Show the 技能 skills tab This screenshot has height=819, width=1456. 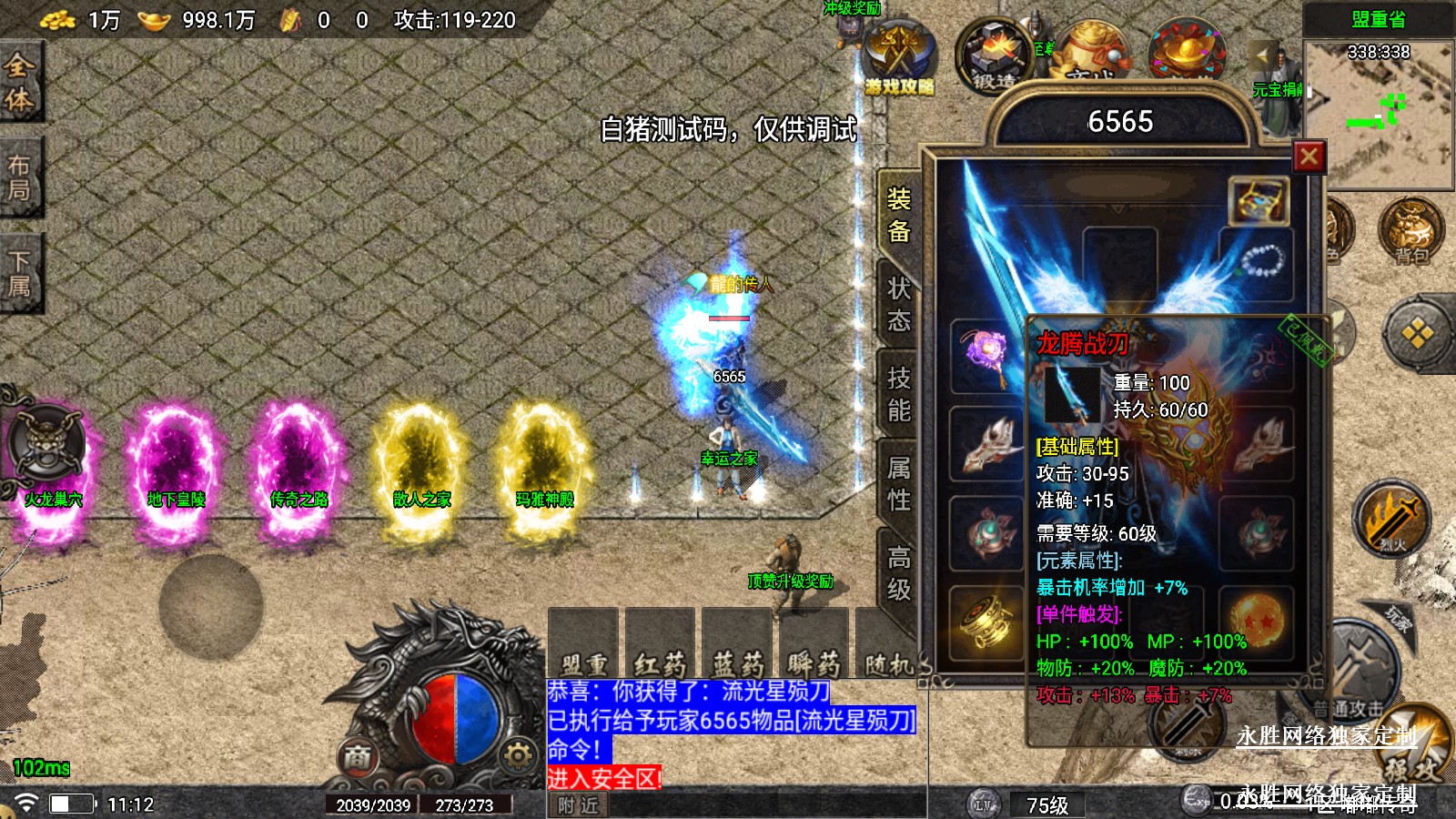tap(898, 393)
